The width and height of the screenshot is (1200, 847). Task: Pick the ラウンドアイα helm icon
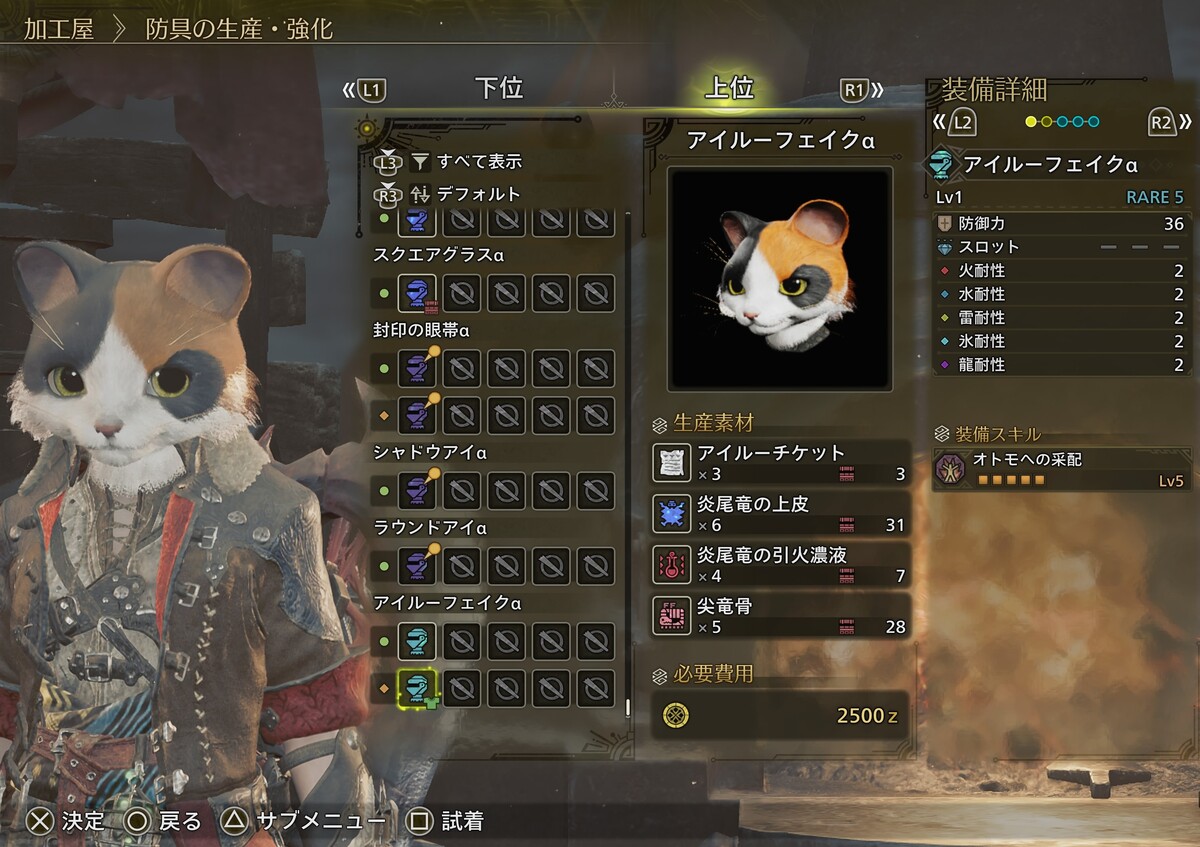(x=417, y=565)
